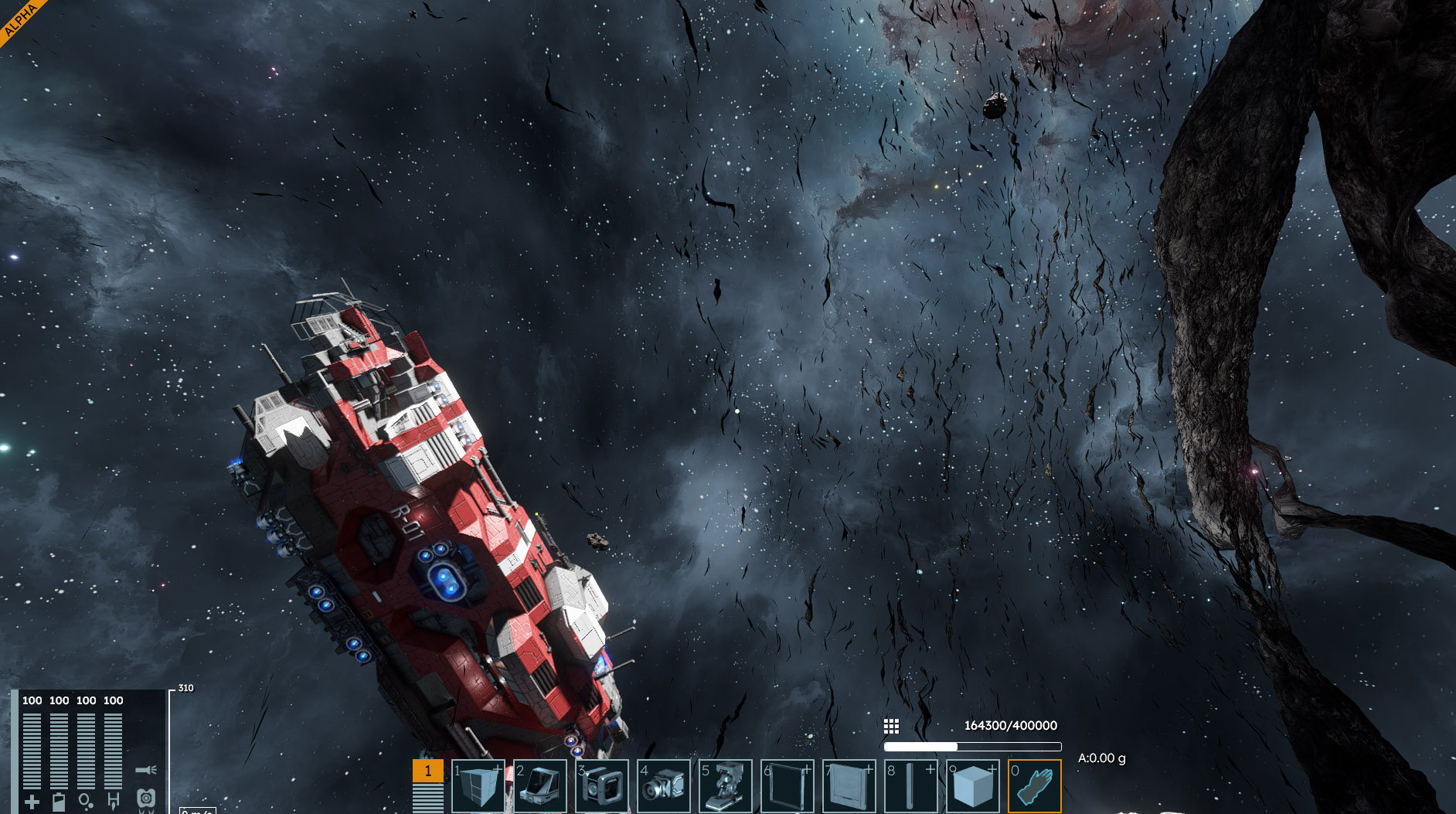
Task: Click the orange toolbar page 1 indicator
Action: tap(427, 771)
